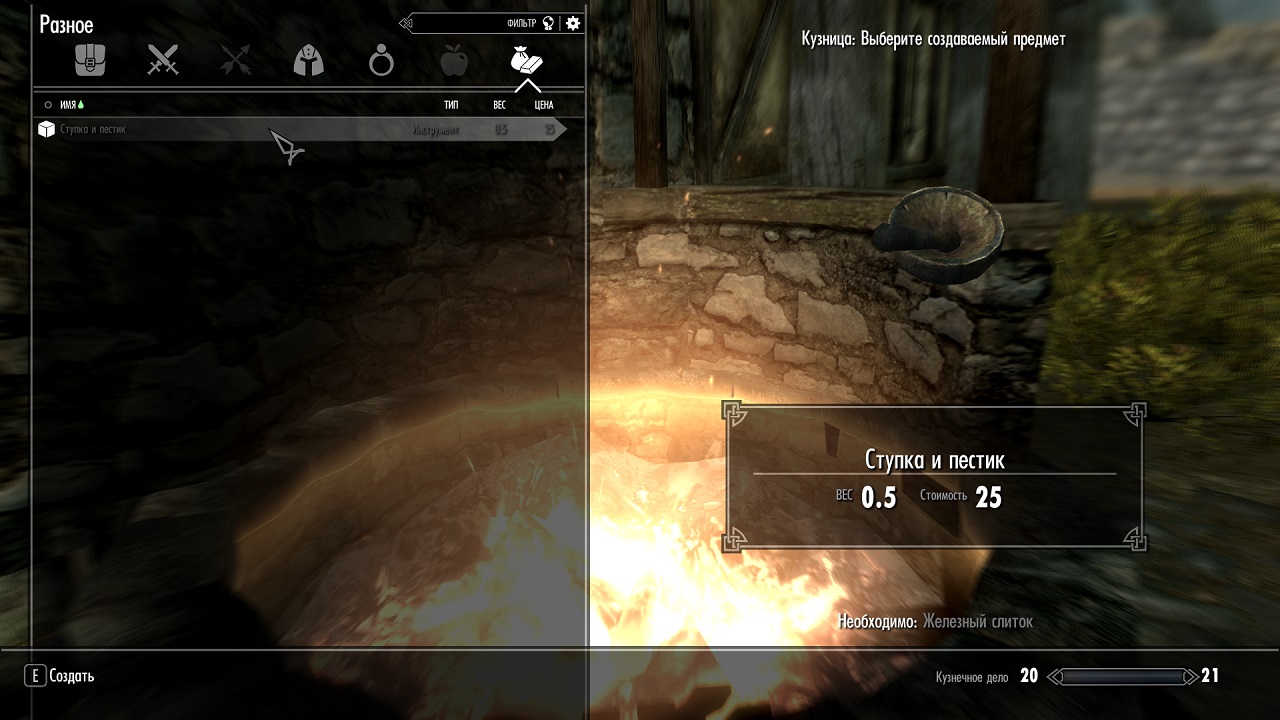The image size is (1280, 720).
Task: Show all items with the backpack category icon
Action: [x=90, y=61]
